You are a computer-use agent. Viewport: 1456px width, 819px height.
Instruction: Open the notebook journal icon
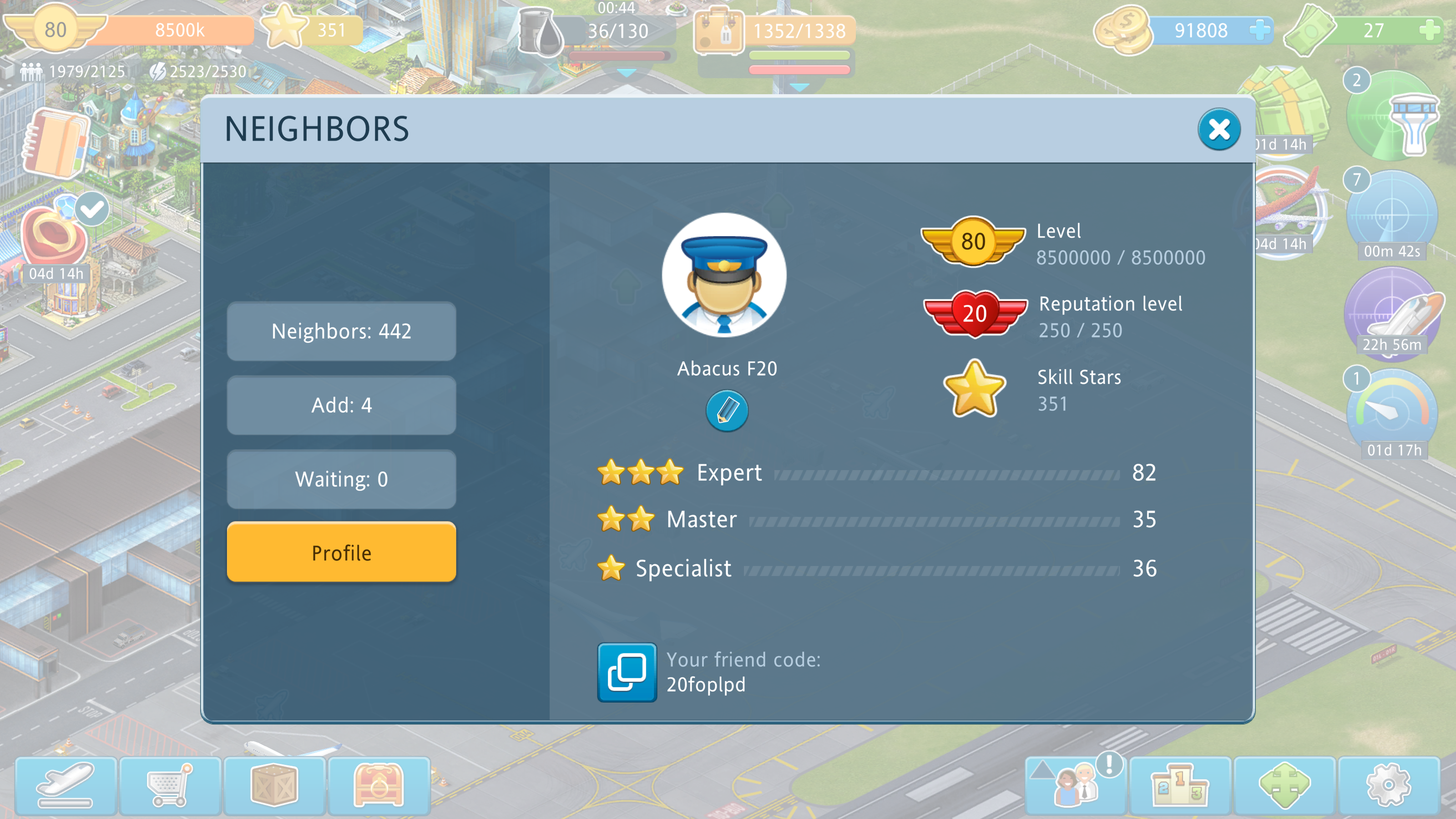(x=55, y=144)
